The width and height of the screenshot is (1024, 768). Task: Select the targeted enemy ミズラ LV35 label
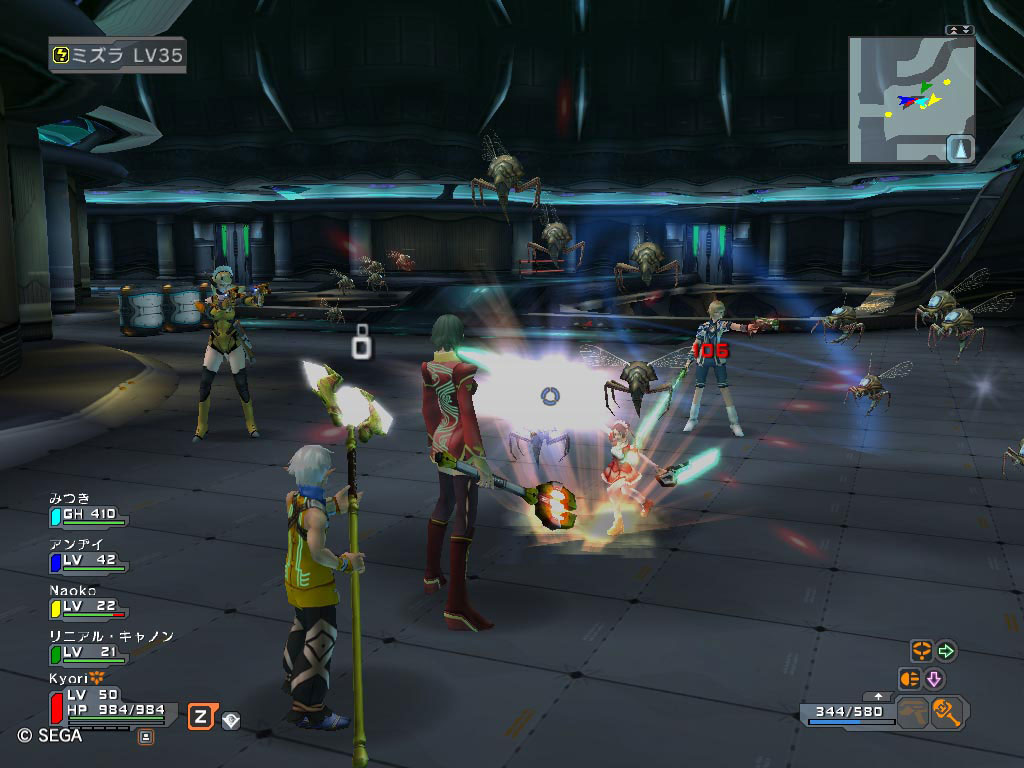118,55
